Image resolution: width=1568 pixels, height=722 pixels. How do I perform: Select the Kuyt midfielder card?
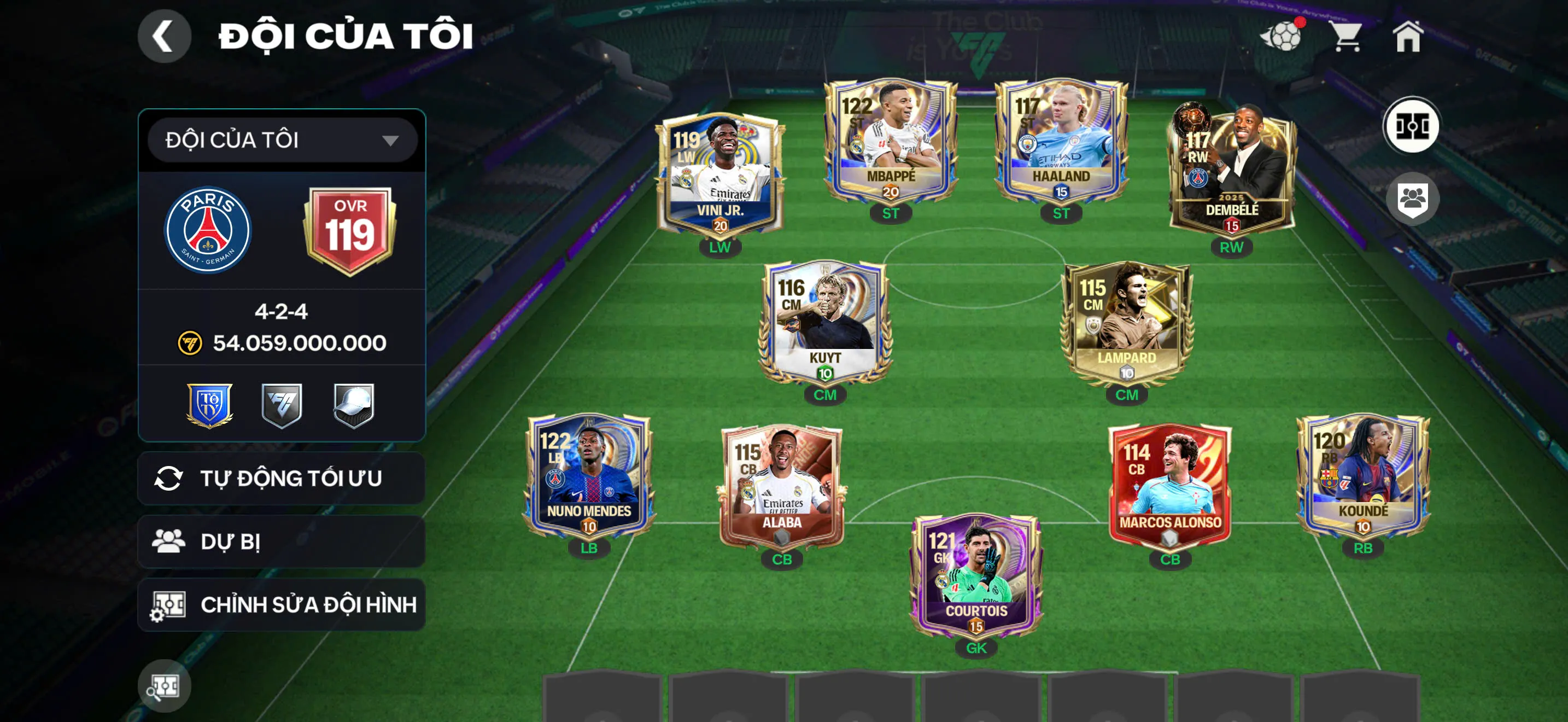(x=825, y=323)
